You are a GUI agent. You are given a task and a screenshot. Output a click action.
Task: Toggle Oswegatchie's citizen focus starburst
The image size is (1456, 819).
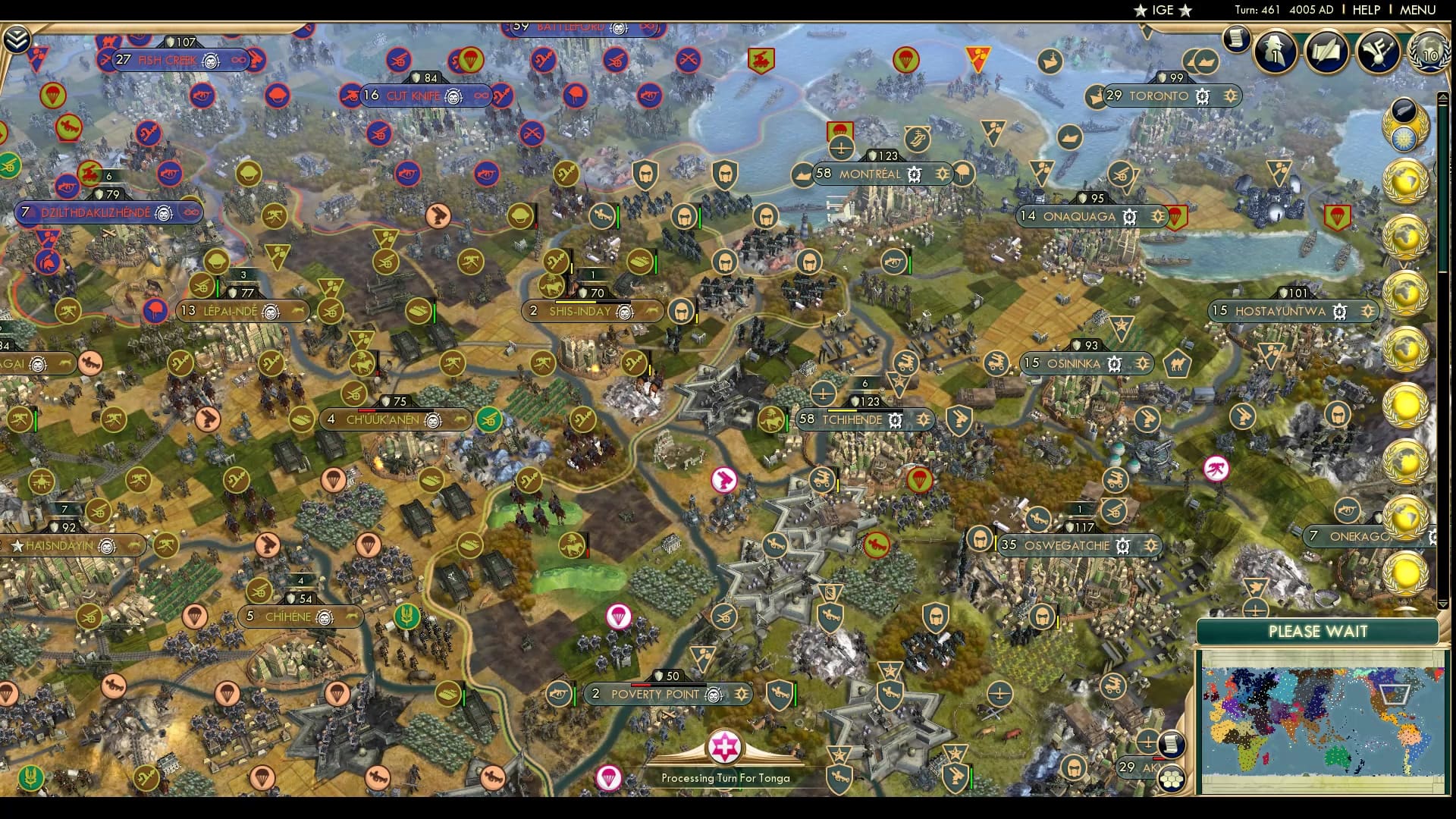click(1153, 544)
